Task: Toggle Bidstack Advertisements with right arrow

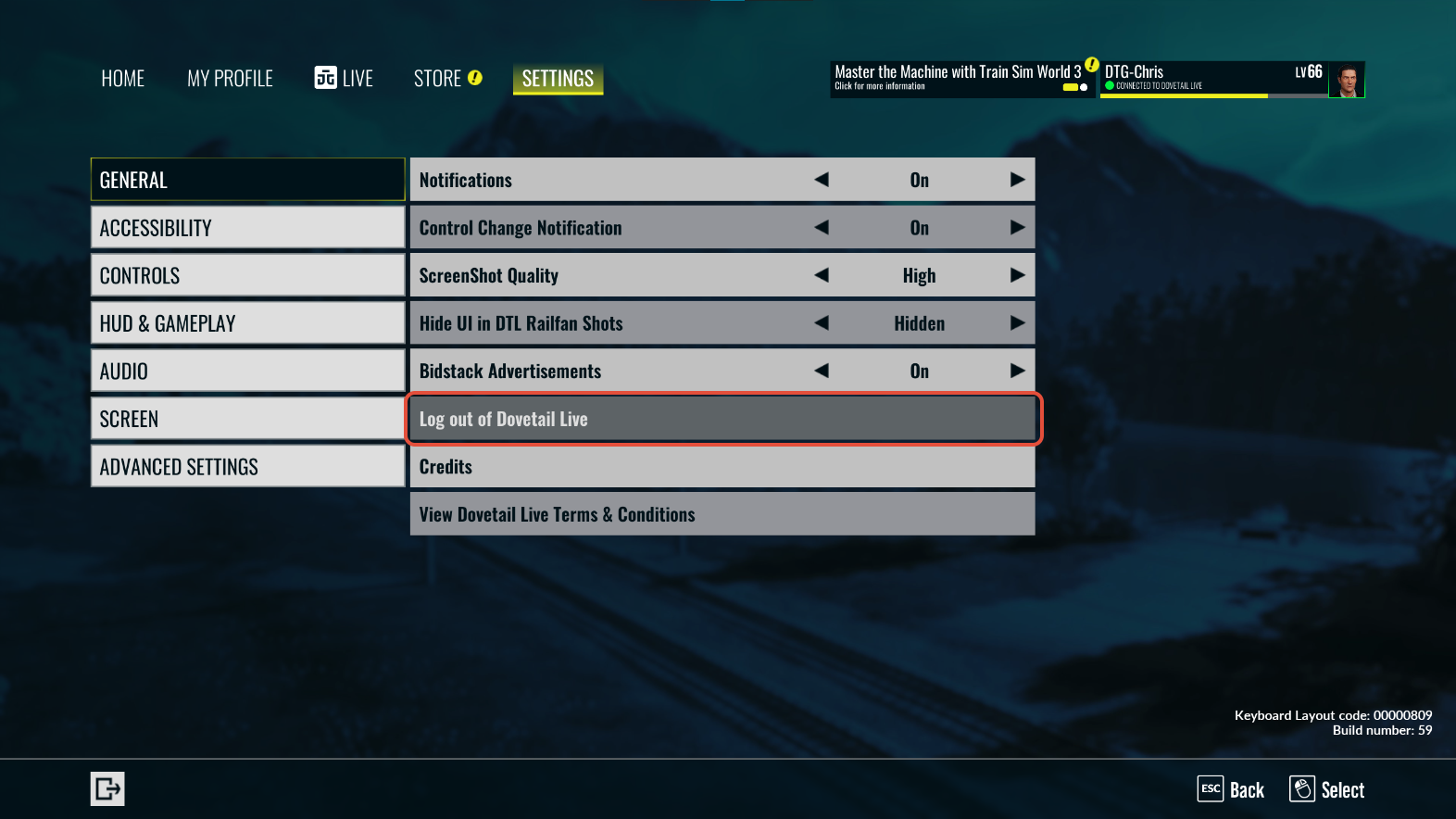Action: coord(1017,371)
